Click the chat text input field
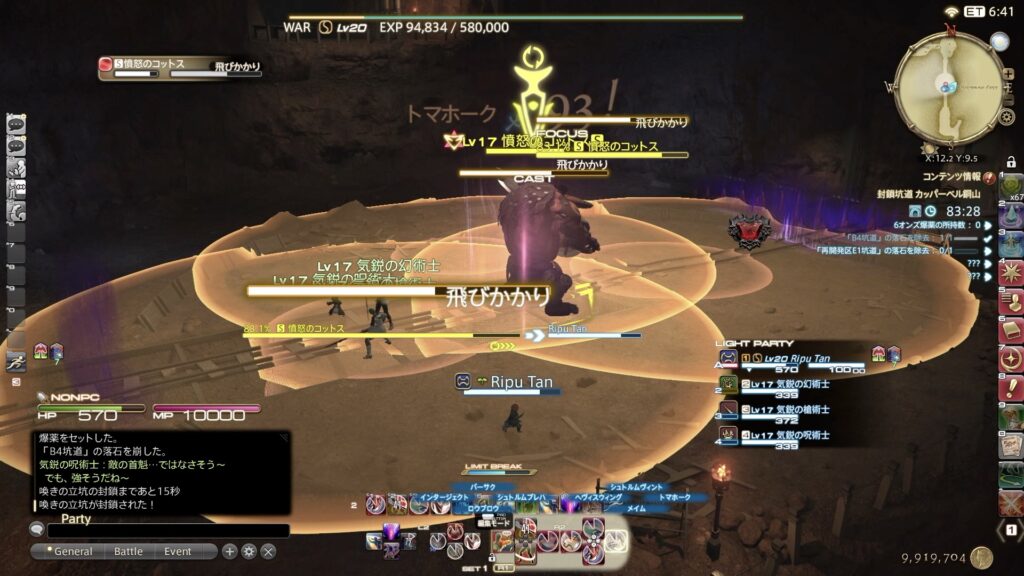Image resolution: width=1024 pixels, height=576 pixels. (x=166, y=531)
